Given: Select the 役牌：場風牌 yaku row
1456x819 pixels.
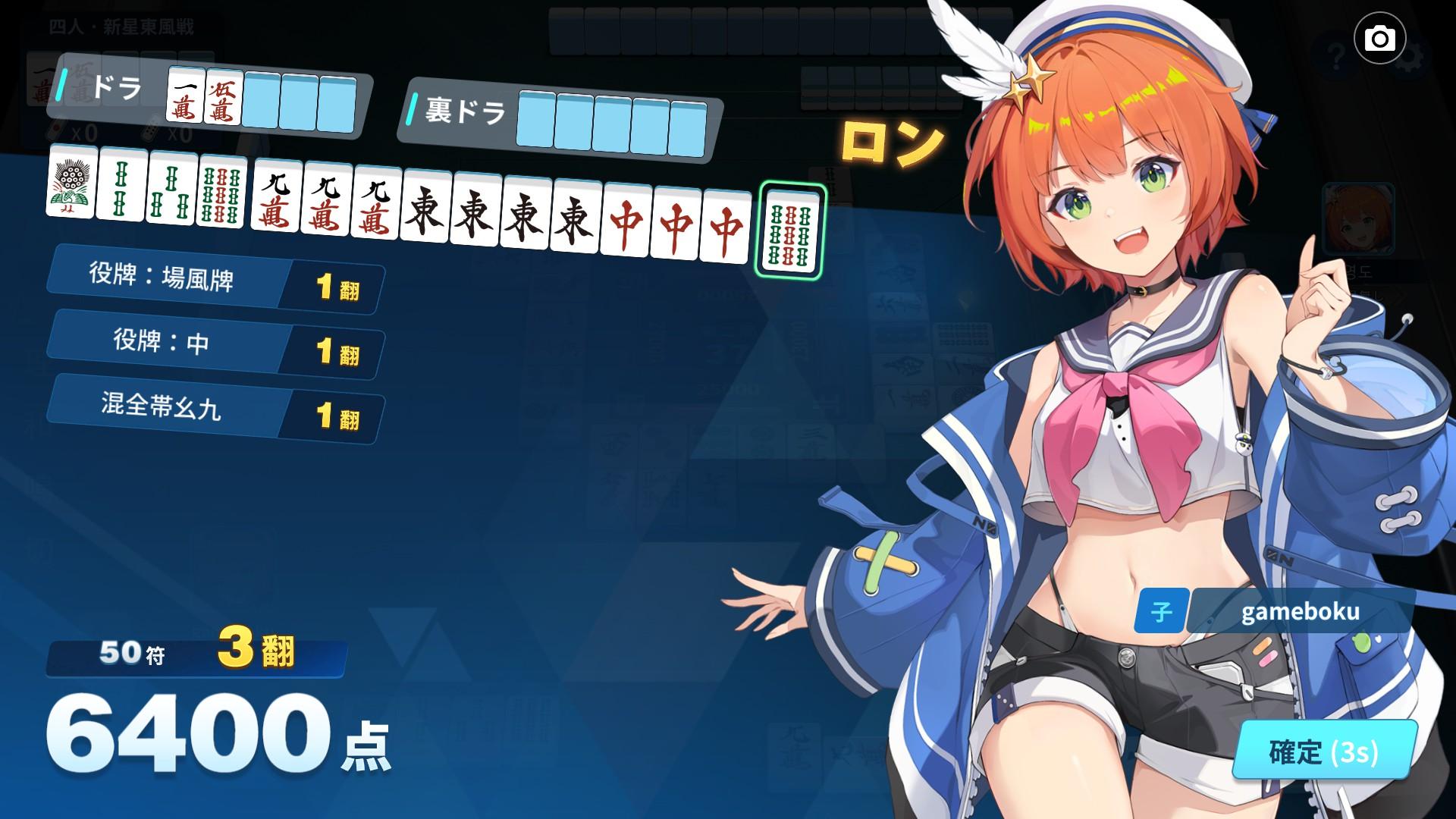Looking at the screenshot, I should coord(212,282).
